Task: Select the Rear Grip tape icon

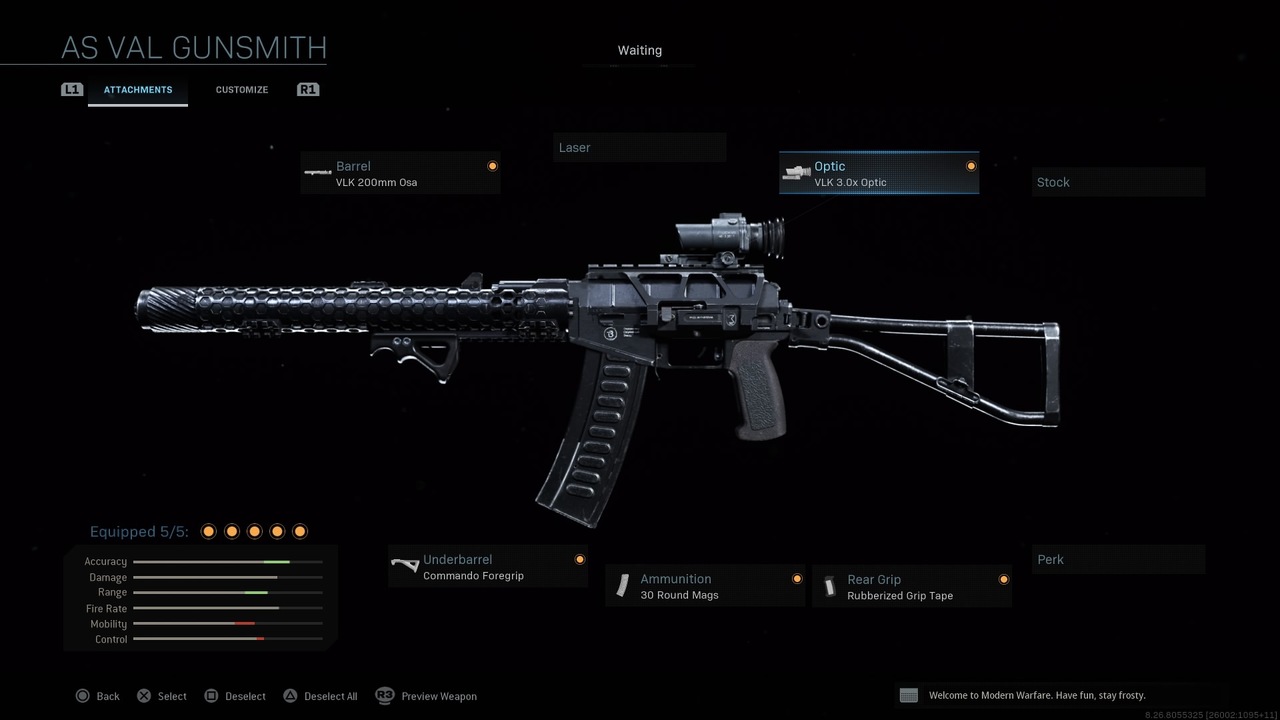Action: tap(830, 586)
